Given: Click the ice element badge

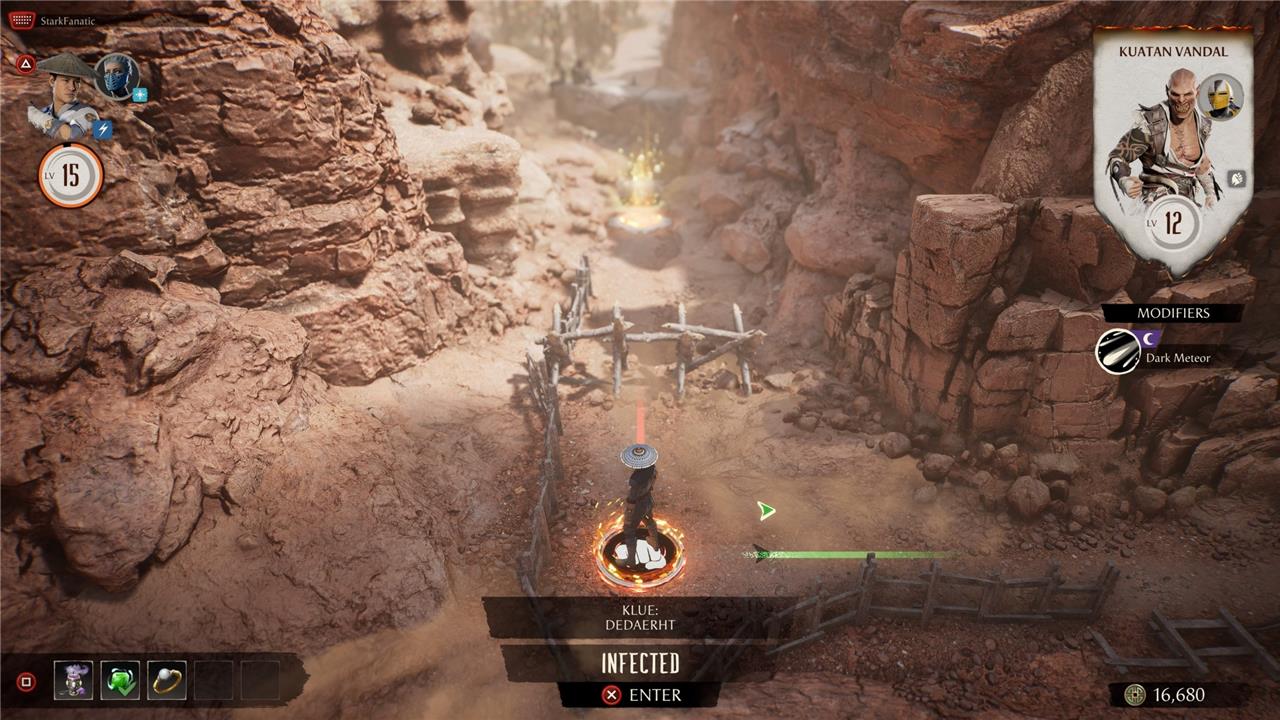Looking at the screenshot, I should click(140, 95).
